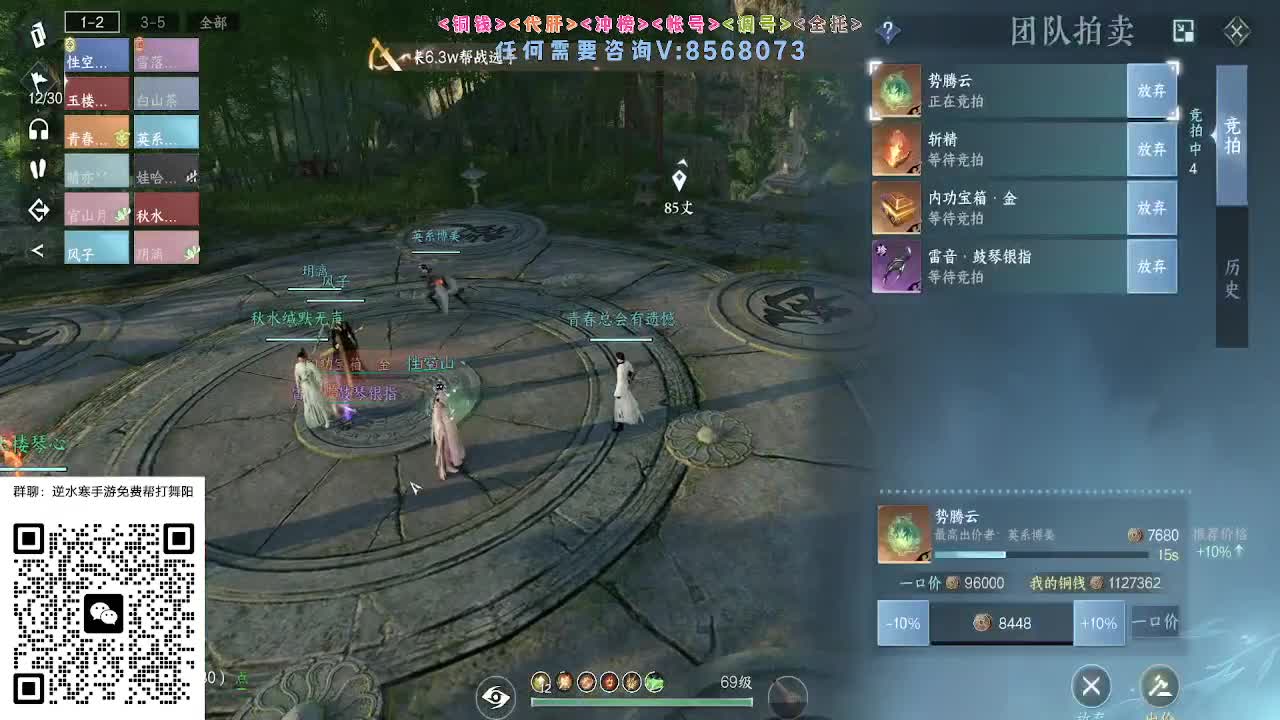Click the bid amount field showing 8448
Viewport: 1280px width, 720px height.
pyautogui.click(x=1001, y=623)
